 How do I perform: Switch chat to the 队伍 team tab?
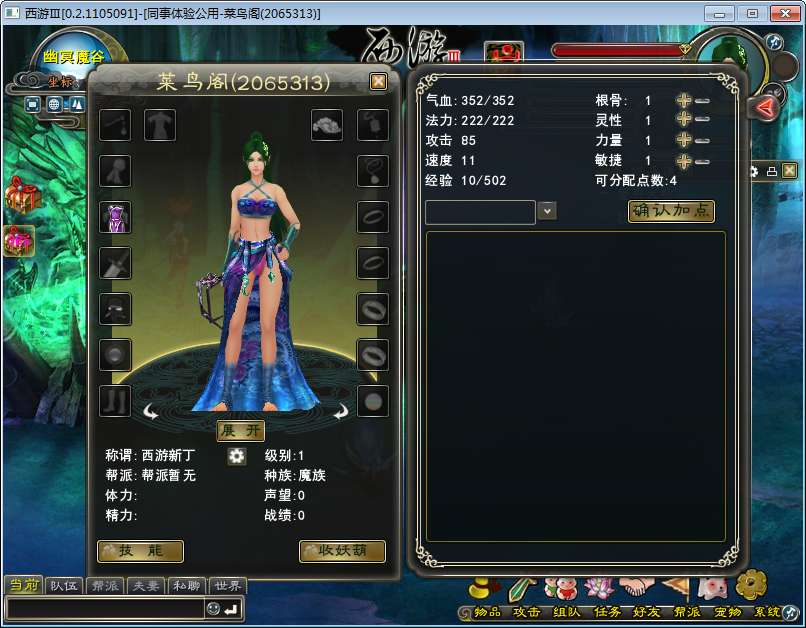coord(65,586)
